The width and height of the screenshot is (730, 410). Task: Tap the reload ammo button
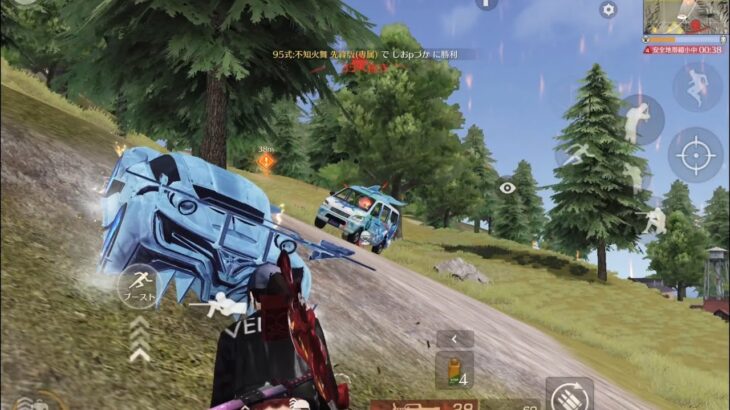[569, 395]
